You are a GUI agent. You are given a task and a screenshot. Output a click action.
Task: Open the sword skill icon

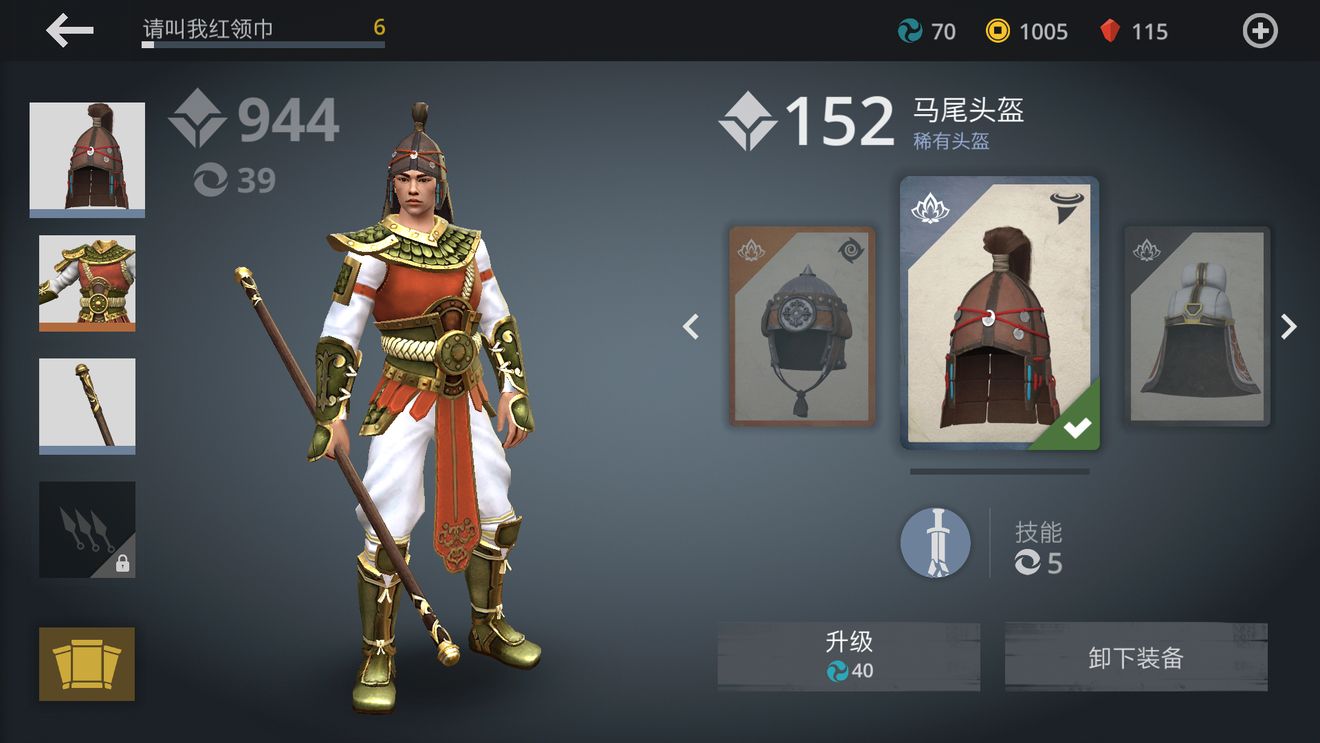tap(935, 543)
